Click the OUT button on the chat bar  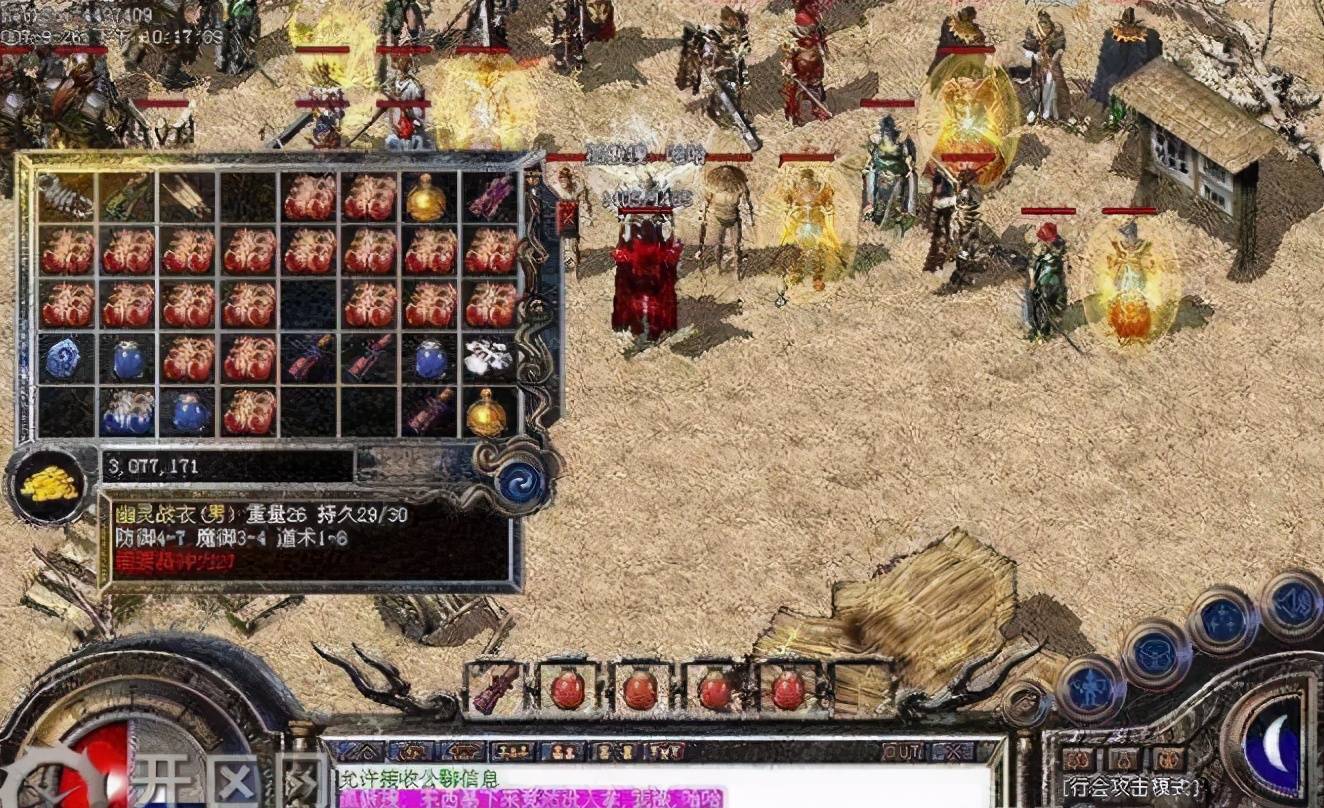903,751
